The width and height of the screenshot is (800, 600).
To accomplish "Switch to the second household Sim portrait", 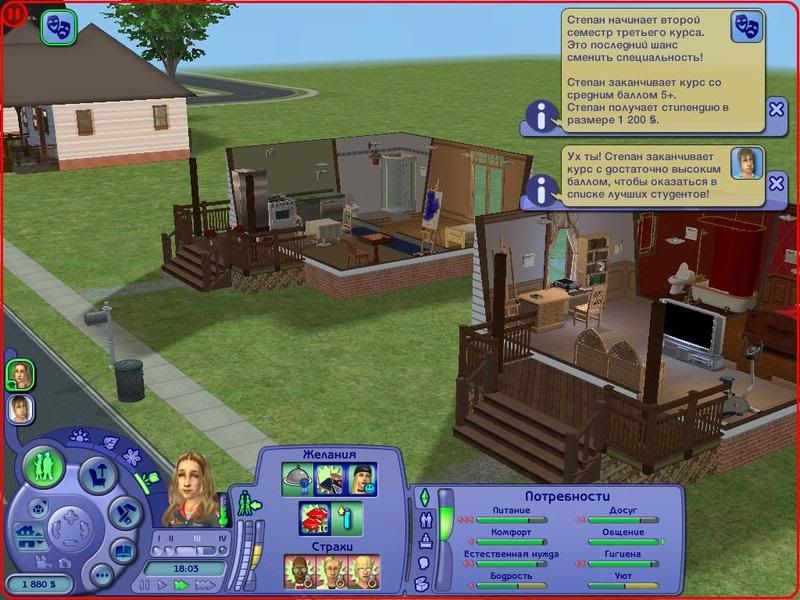I will pyautogui.click(x=20, y=408).
